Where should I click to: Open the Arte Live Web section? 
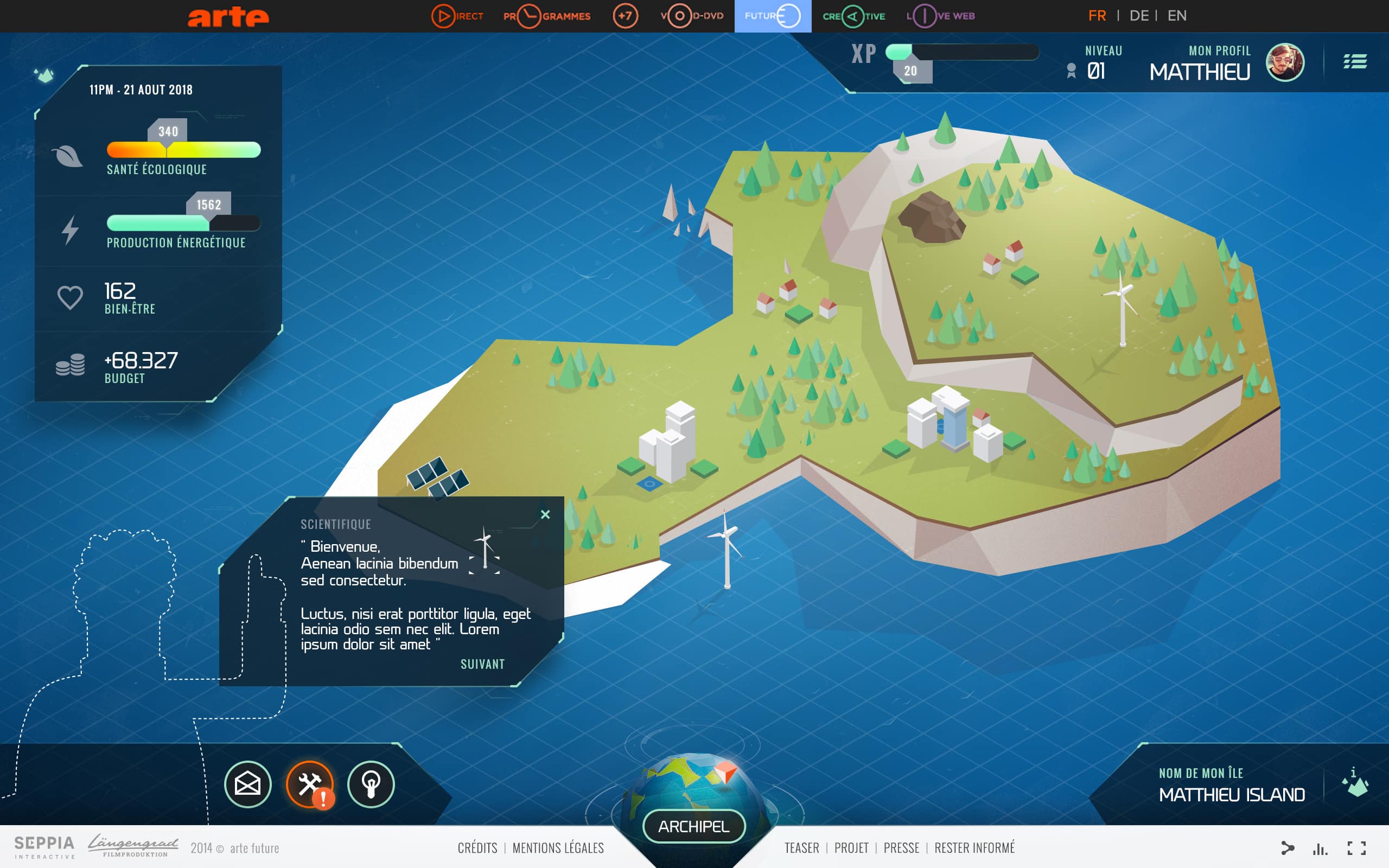940,16
